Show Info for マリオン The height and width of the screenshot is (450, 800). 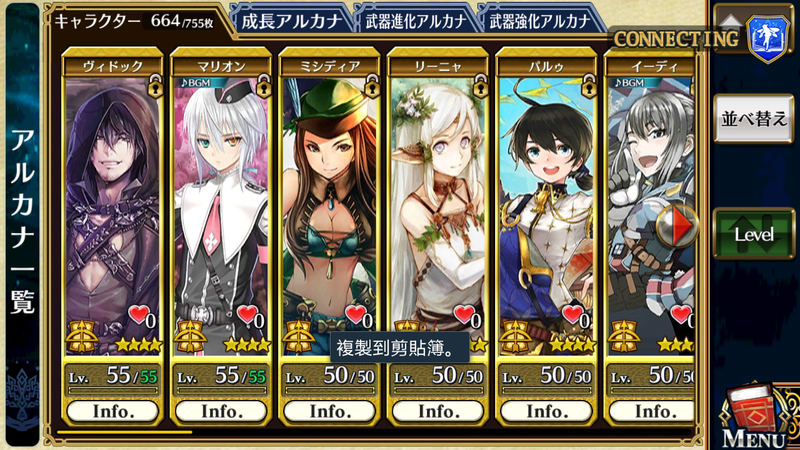[220, 411]
